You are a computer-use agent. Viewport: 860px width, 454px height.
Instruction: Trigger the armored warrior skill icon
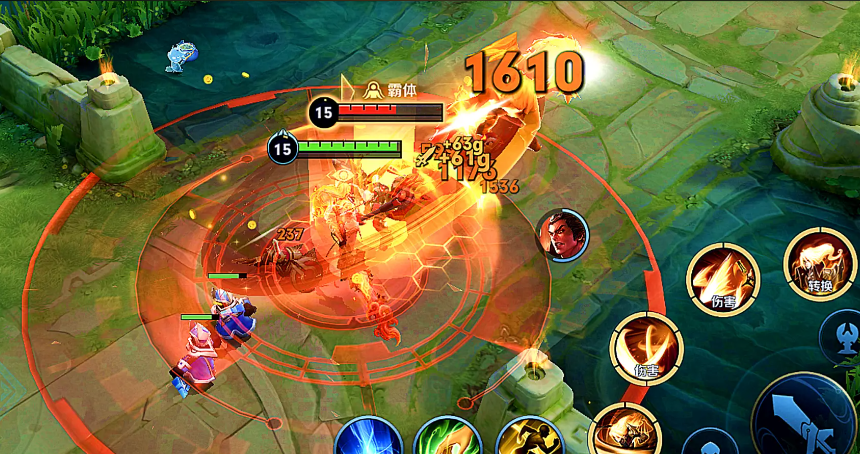[624, 432]
